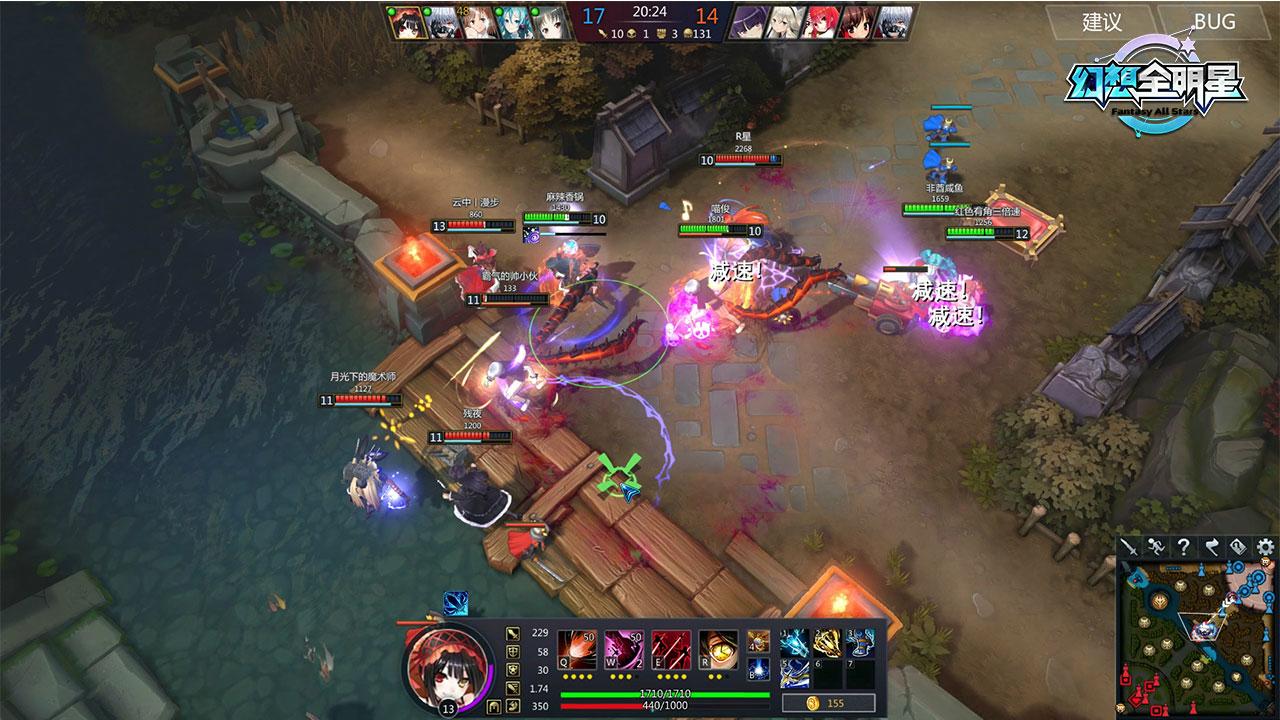Screen dimensions: 1280x720
Task: Select the Q skill icon
Action: tap(576, 650)
